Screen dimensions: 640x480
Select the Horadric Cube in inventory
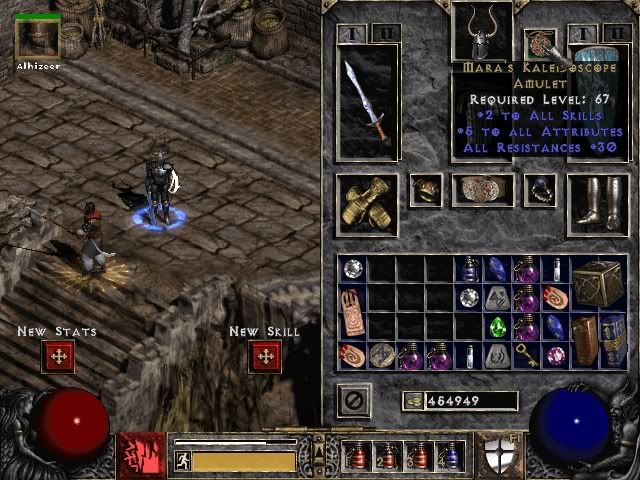599,284
